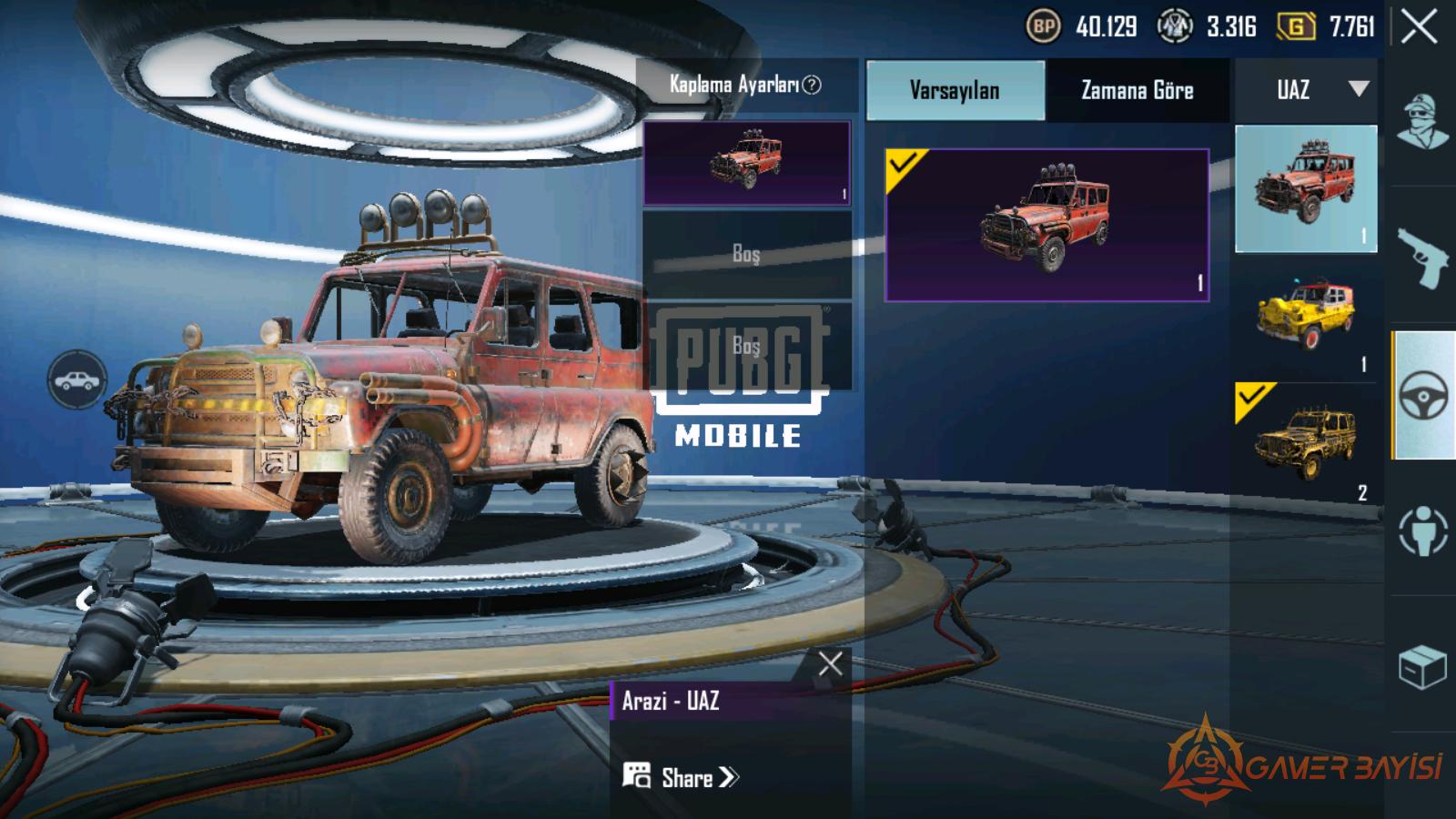Open the BP coin balance
Viewport: 1456px width, 819px height.
1043,27
